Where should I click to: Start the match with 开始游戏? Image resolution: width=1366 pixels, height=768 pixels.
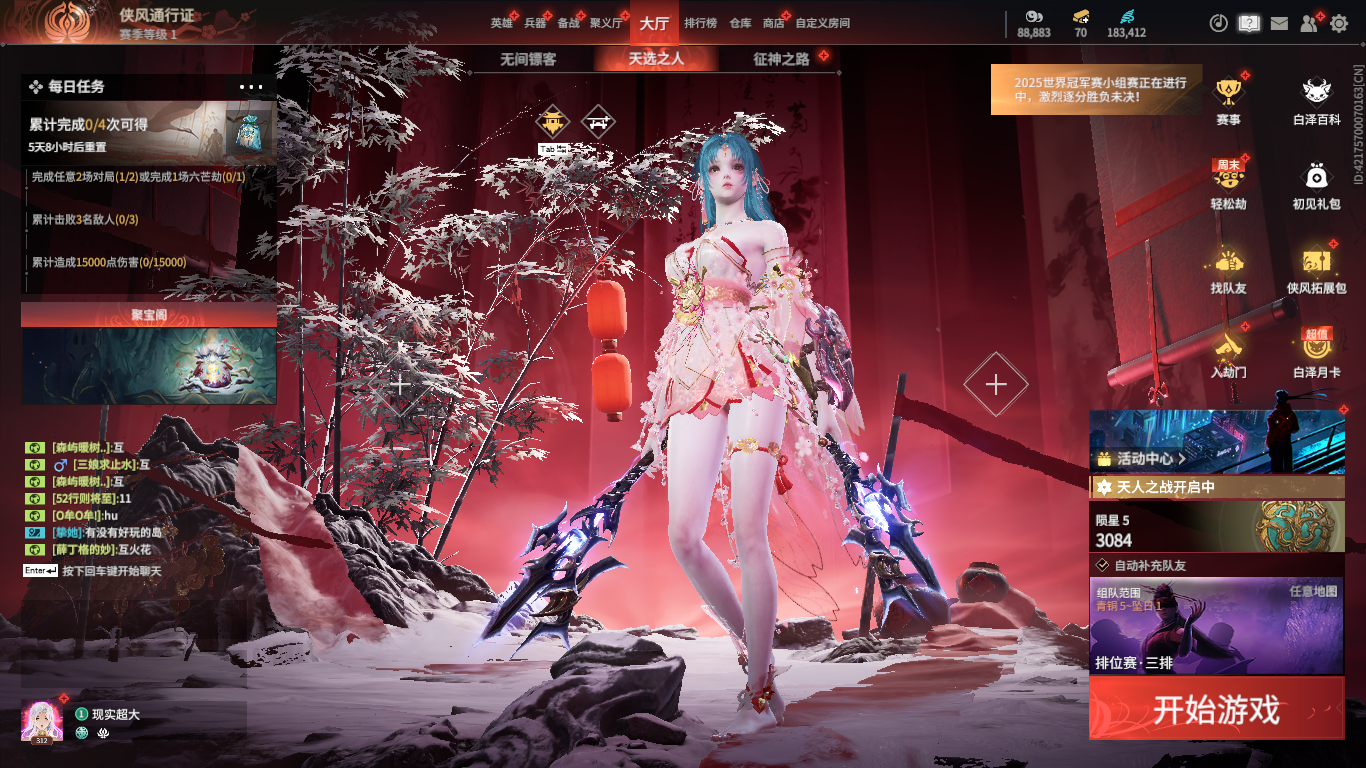[1216, 709]
